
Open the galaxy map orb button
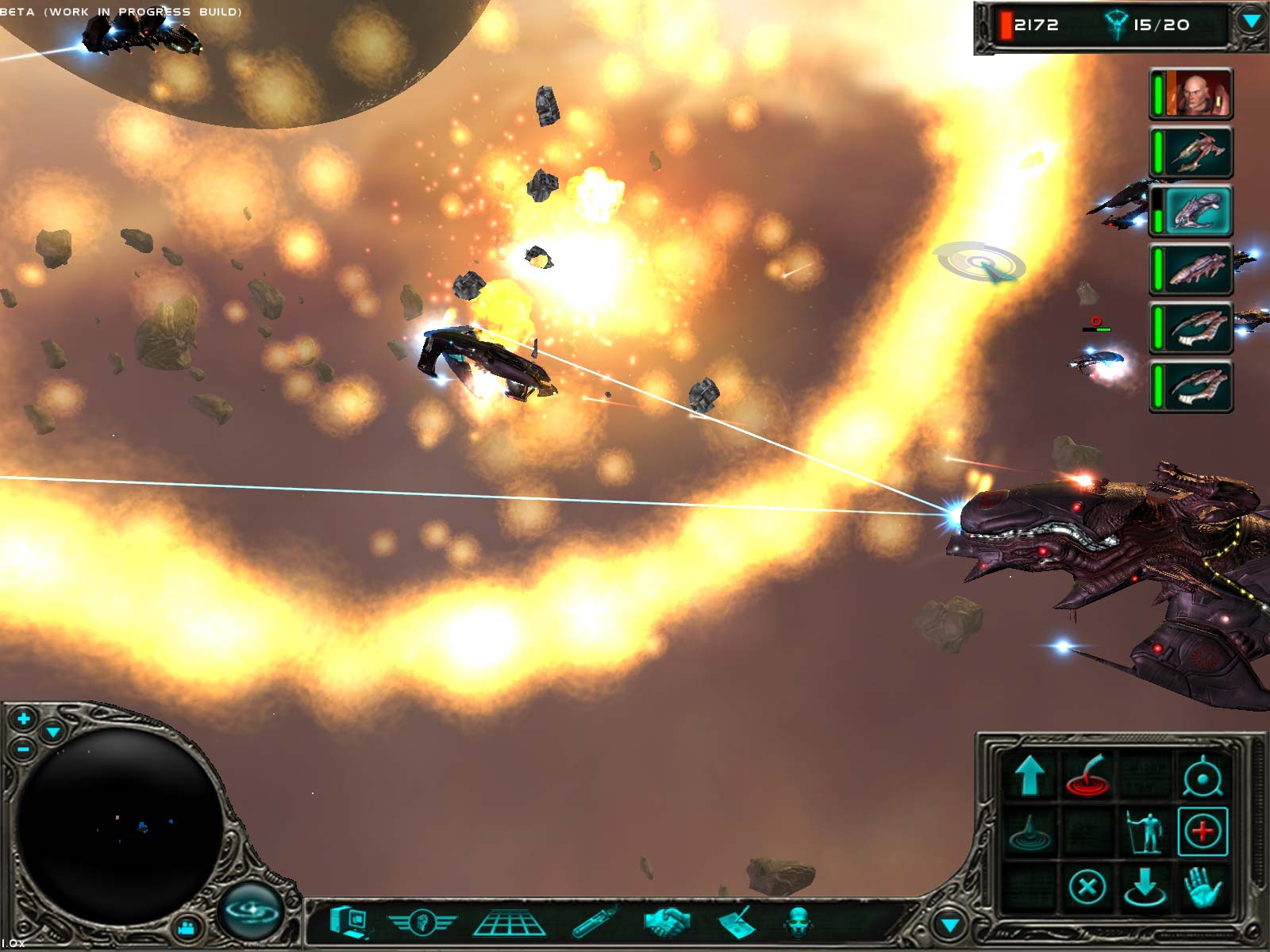(x=252, y=909)
